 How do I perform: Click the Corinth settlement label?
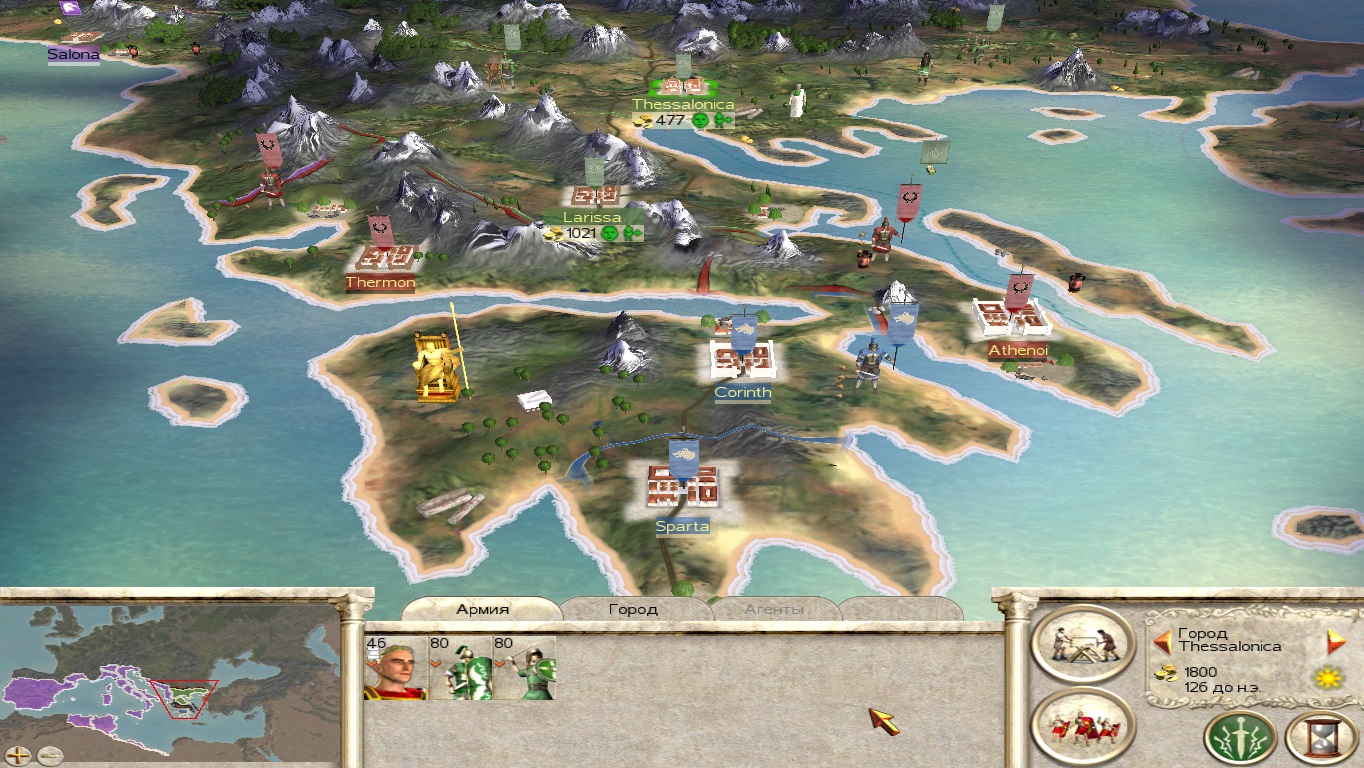[743, 393]
